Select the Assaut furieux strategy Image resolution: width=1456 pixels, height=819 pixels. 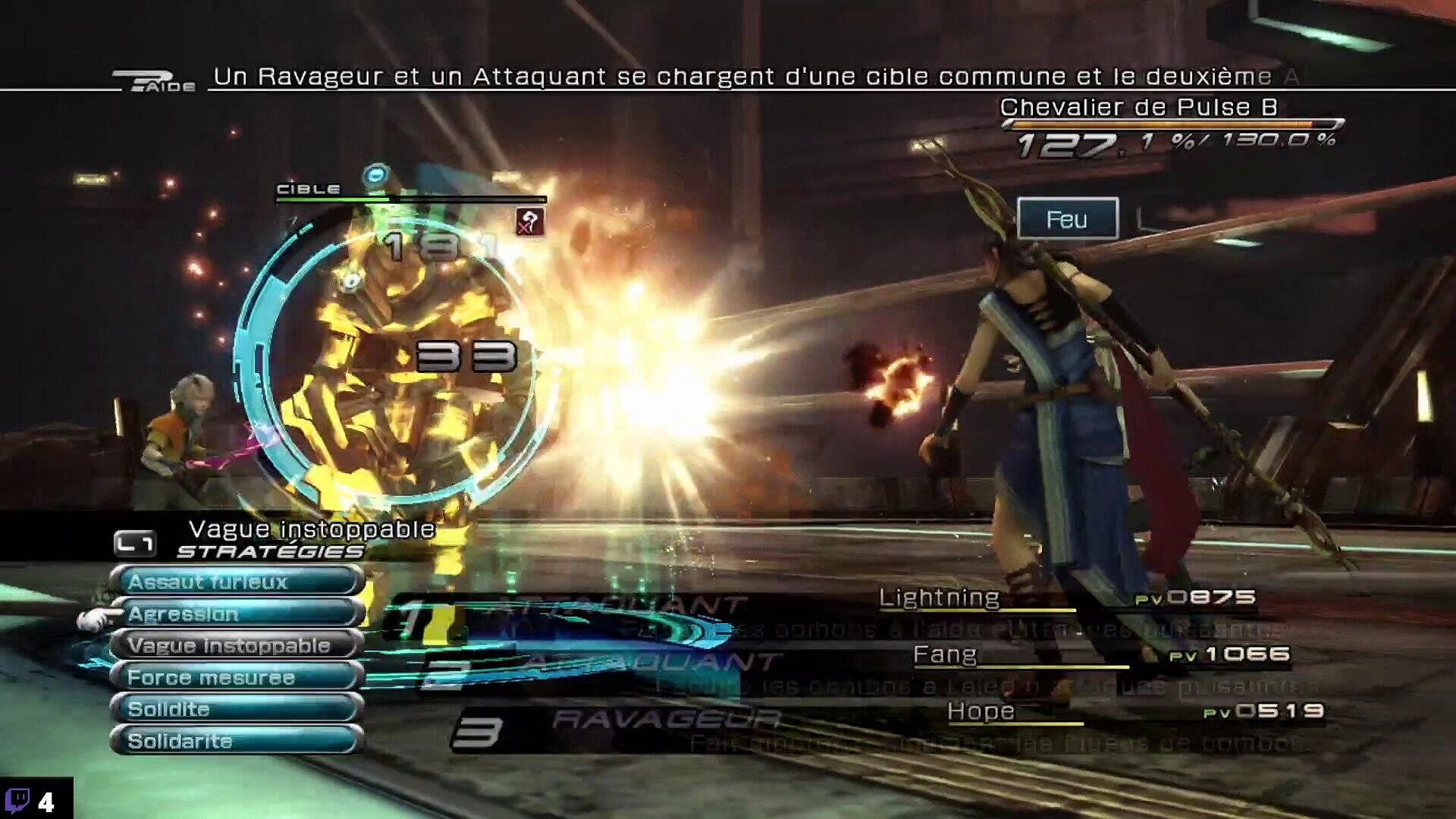237,582
